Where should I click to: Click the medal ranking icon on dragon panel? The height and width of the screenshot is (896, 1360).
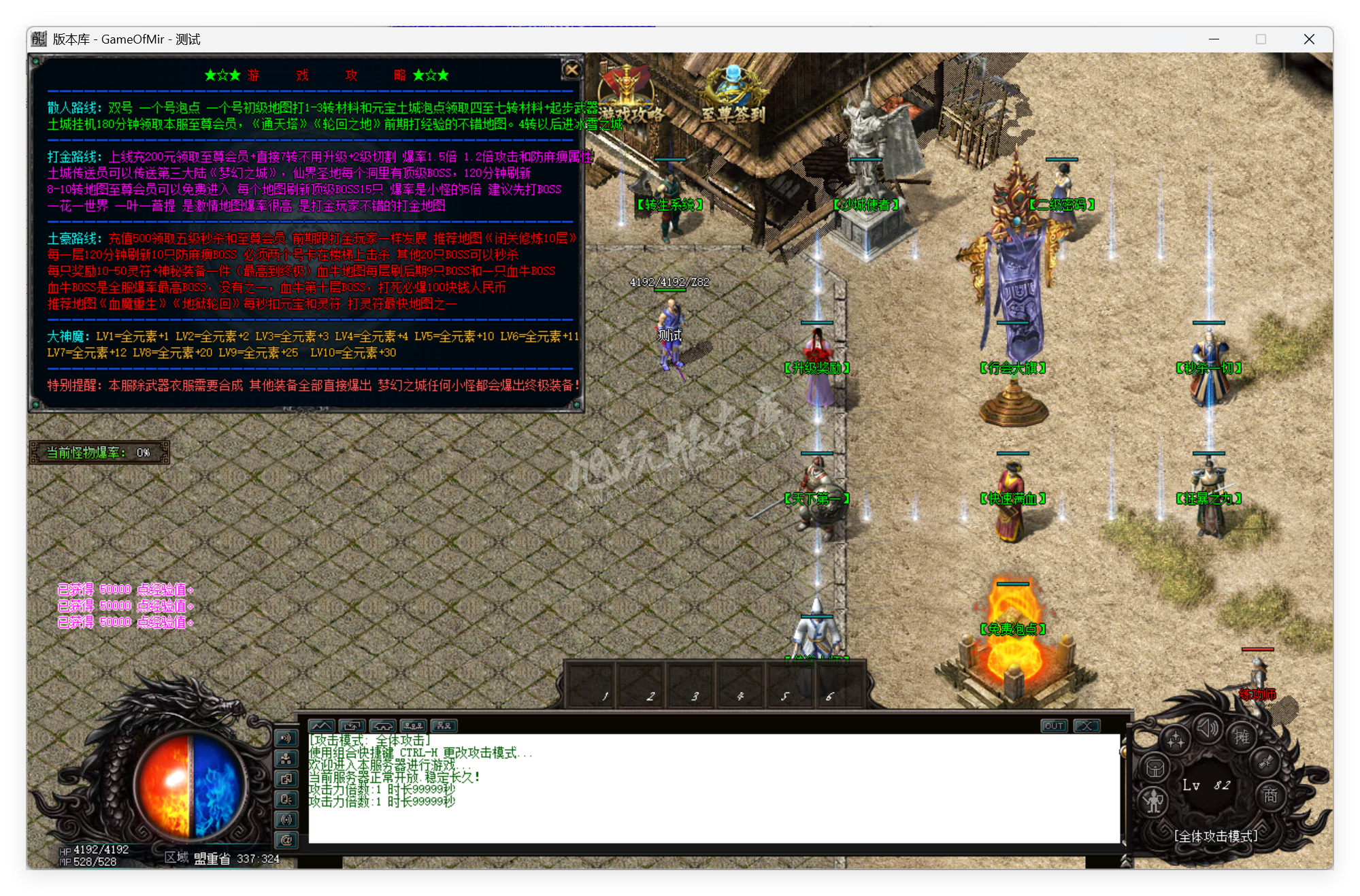(1265, 763)
